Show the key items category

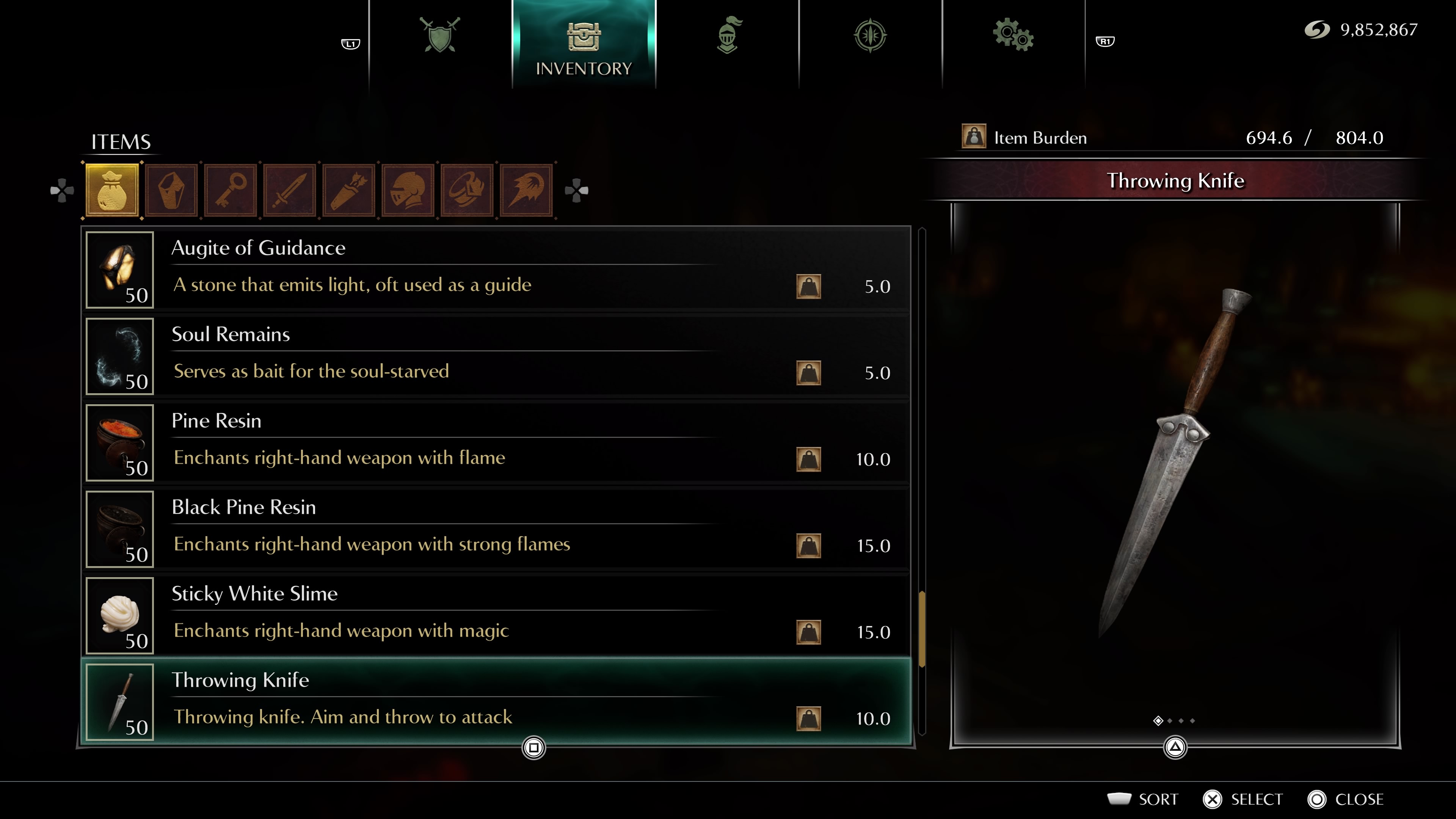(x=231, y=190)
